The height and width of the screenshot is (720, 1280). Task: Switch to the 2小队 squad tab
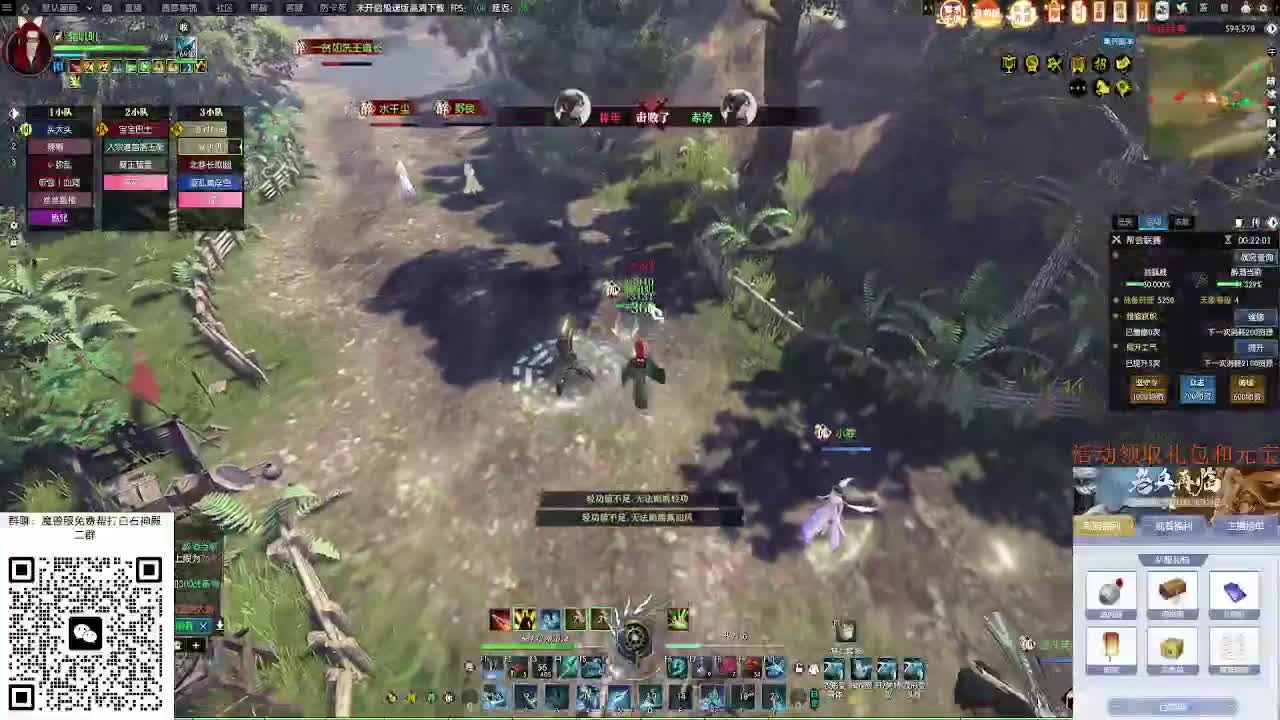[135, 112]
